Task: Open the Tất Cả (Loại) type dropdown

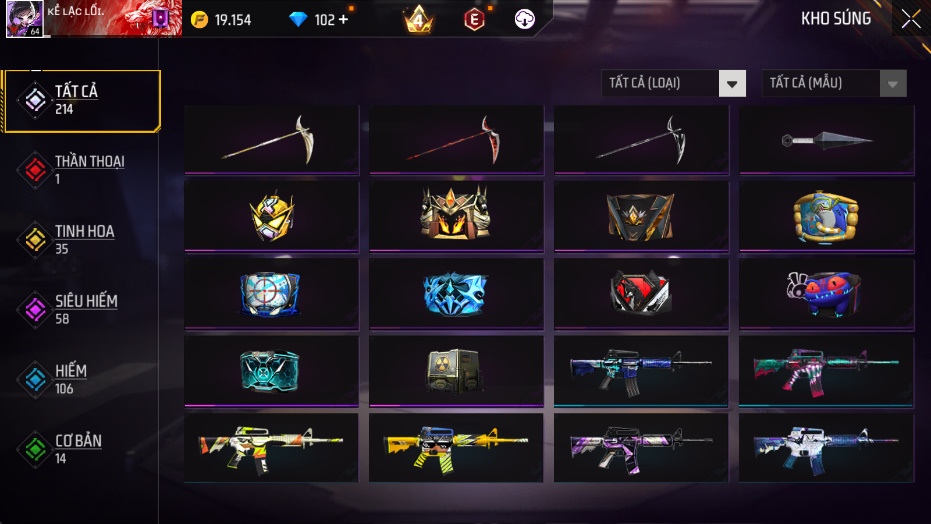Action: coord(673,83)
